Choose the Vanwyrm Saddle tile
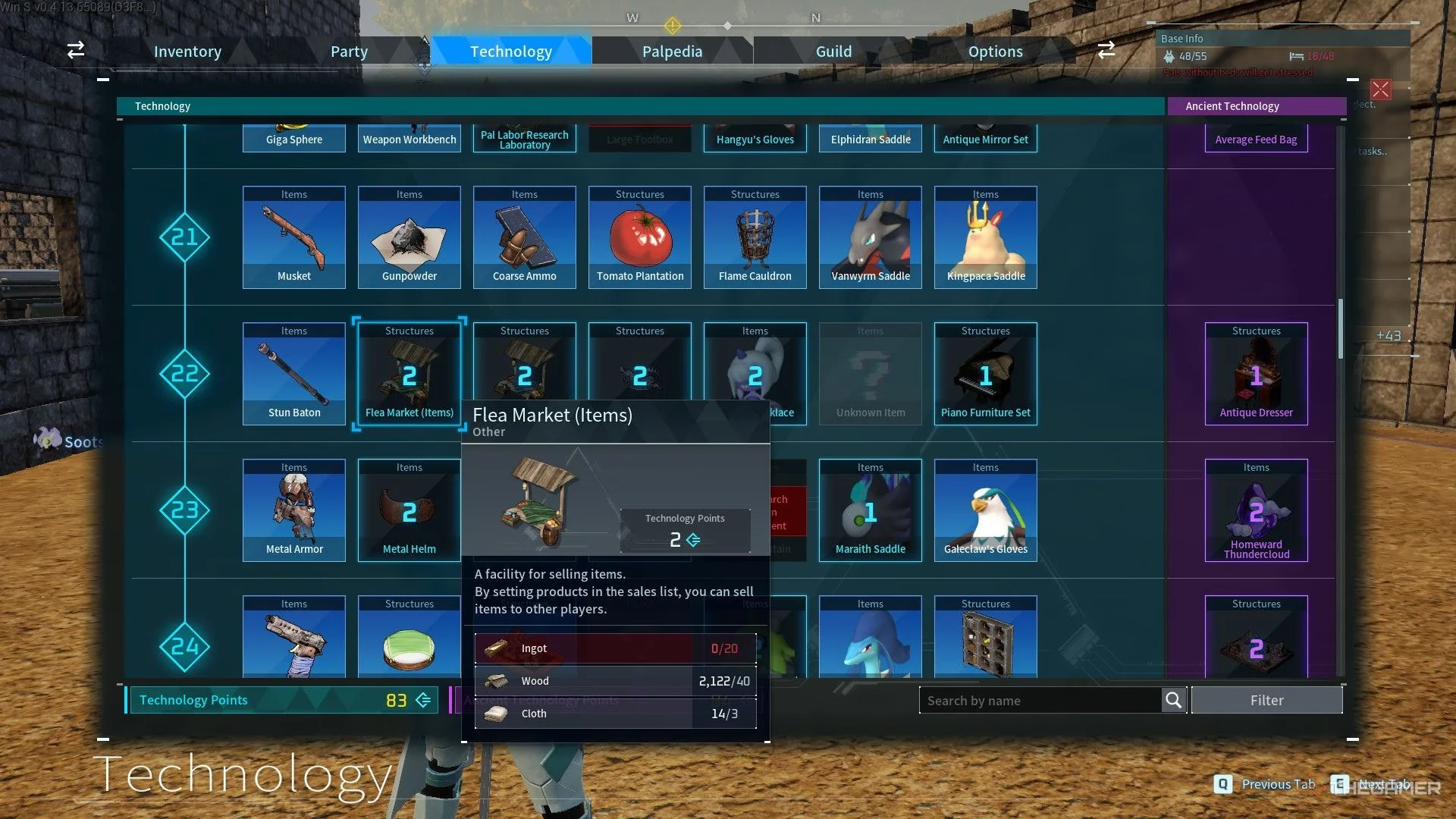 pos(871,237)
